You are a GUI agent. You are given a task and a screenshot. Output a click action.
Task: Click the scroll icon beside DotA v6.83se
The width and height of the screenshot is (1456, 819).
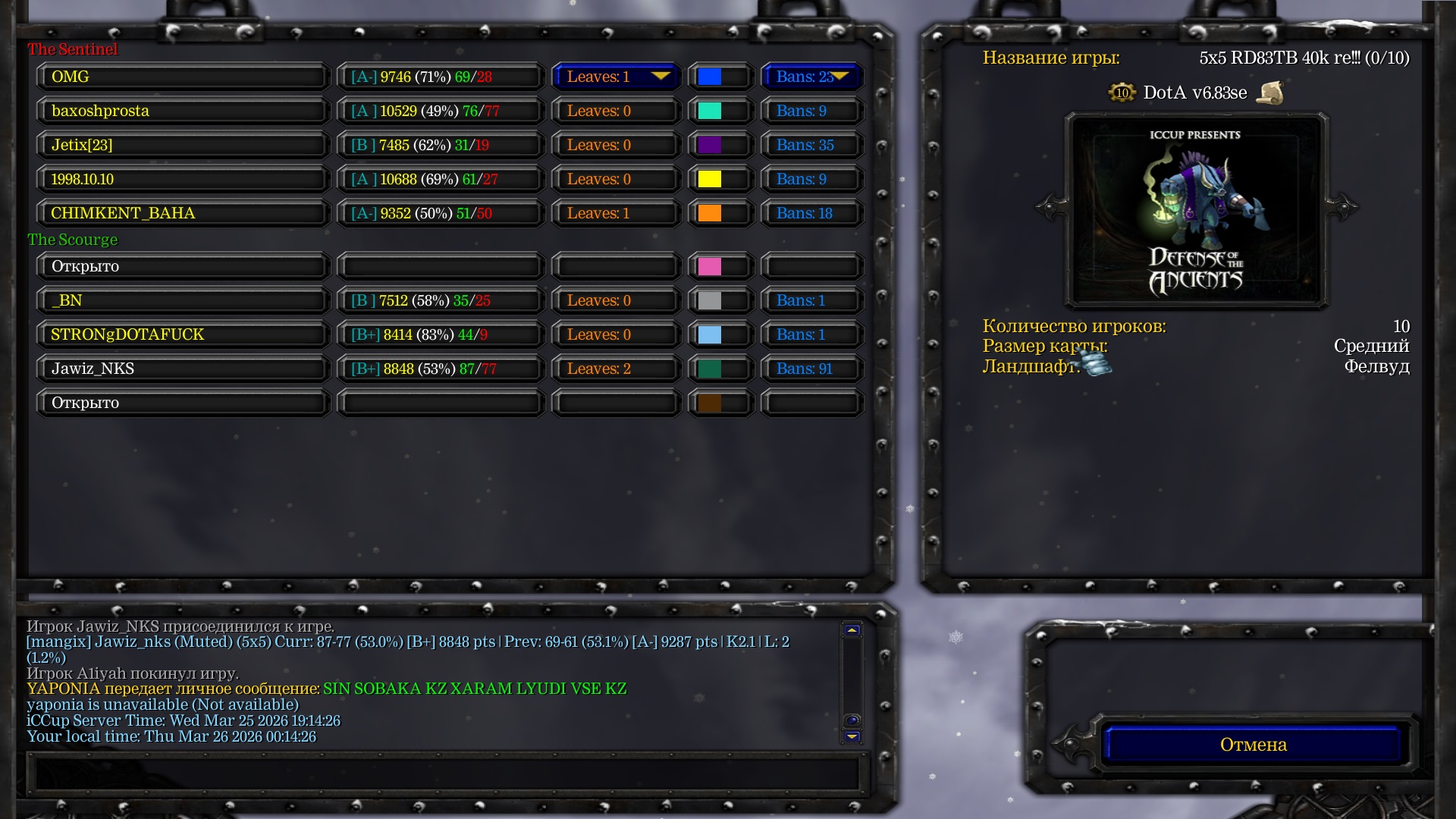tap(1269, 93)
